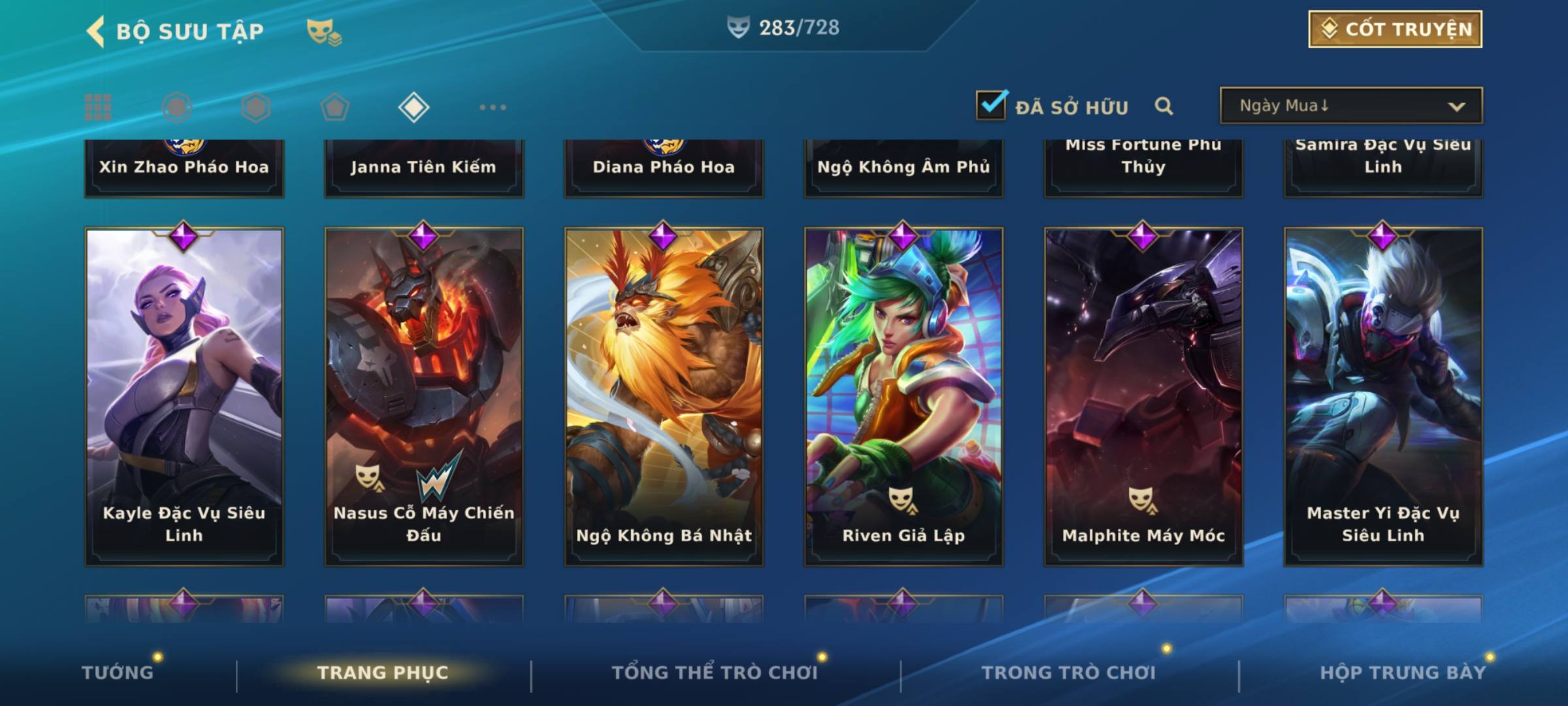View the Malphite Máy Móc skin

[1143, 395]
